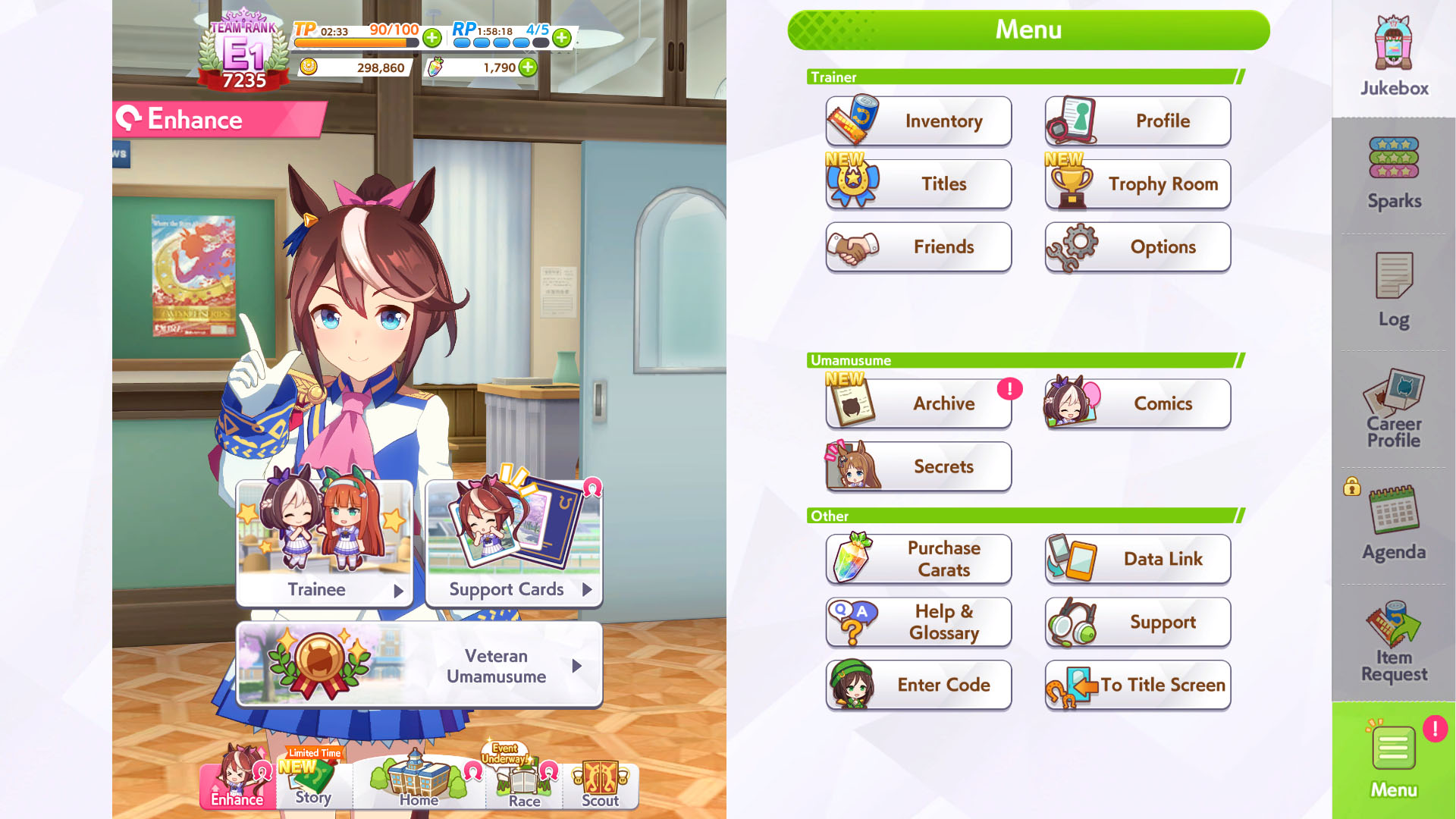Open the Friends list

918,247
